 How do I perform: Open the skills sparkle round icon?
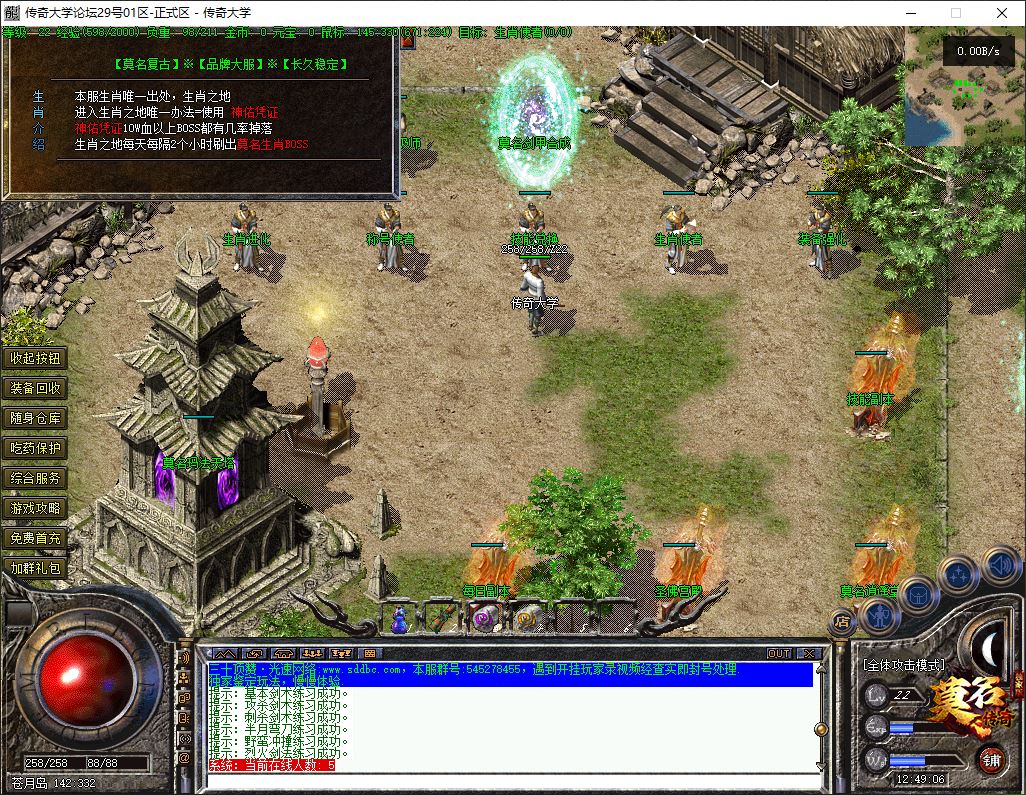pyautogui.click(x=958, y=574)
